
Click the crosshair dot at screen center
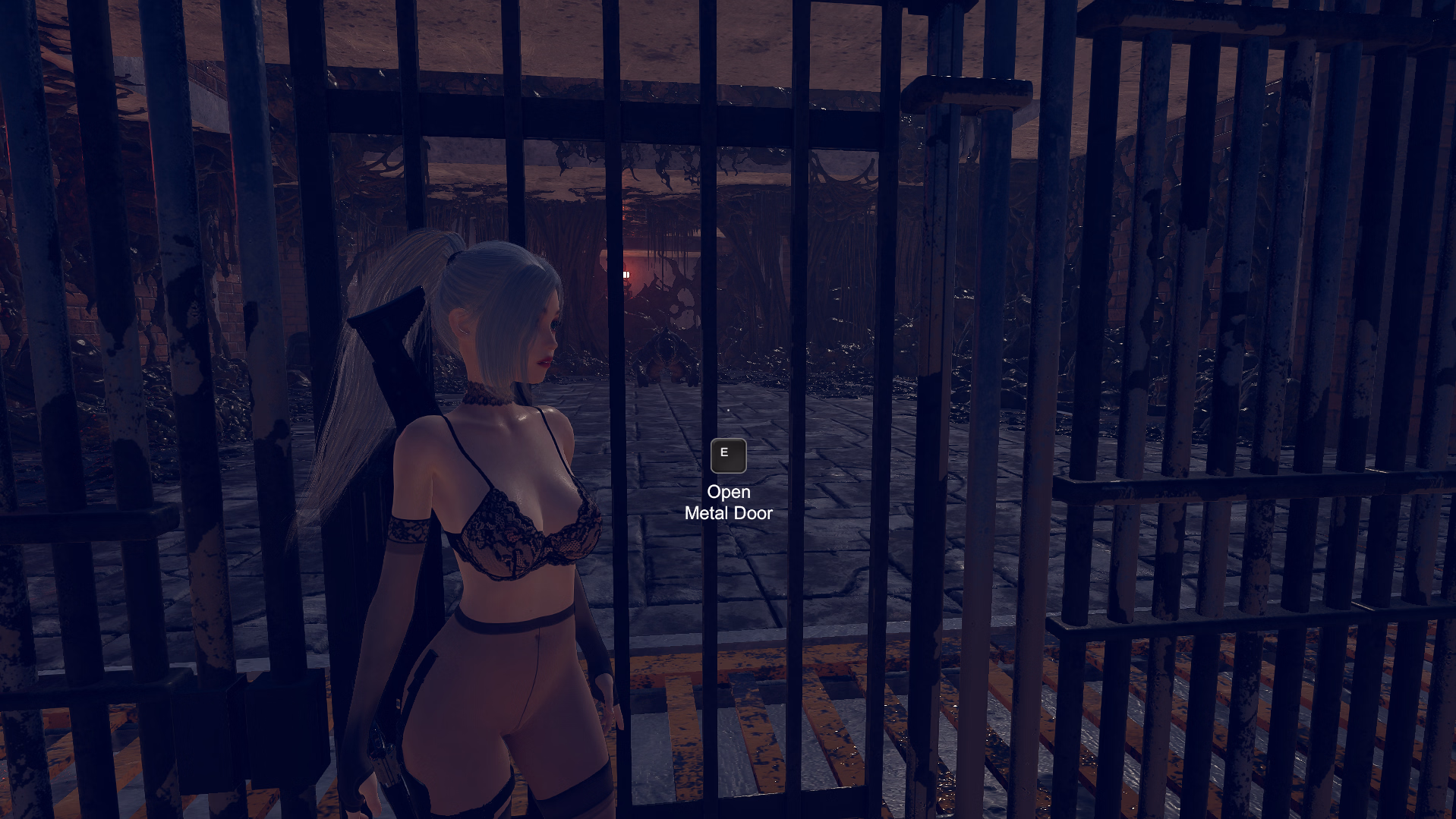728,410
